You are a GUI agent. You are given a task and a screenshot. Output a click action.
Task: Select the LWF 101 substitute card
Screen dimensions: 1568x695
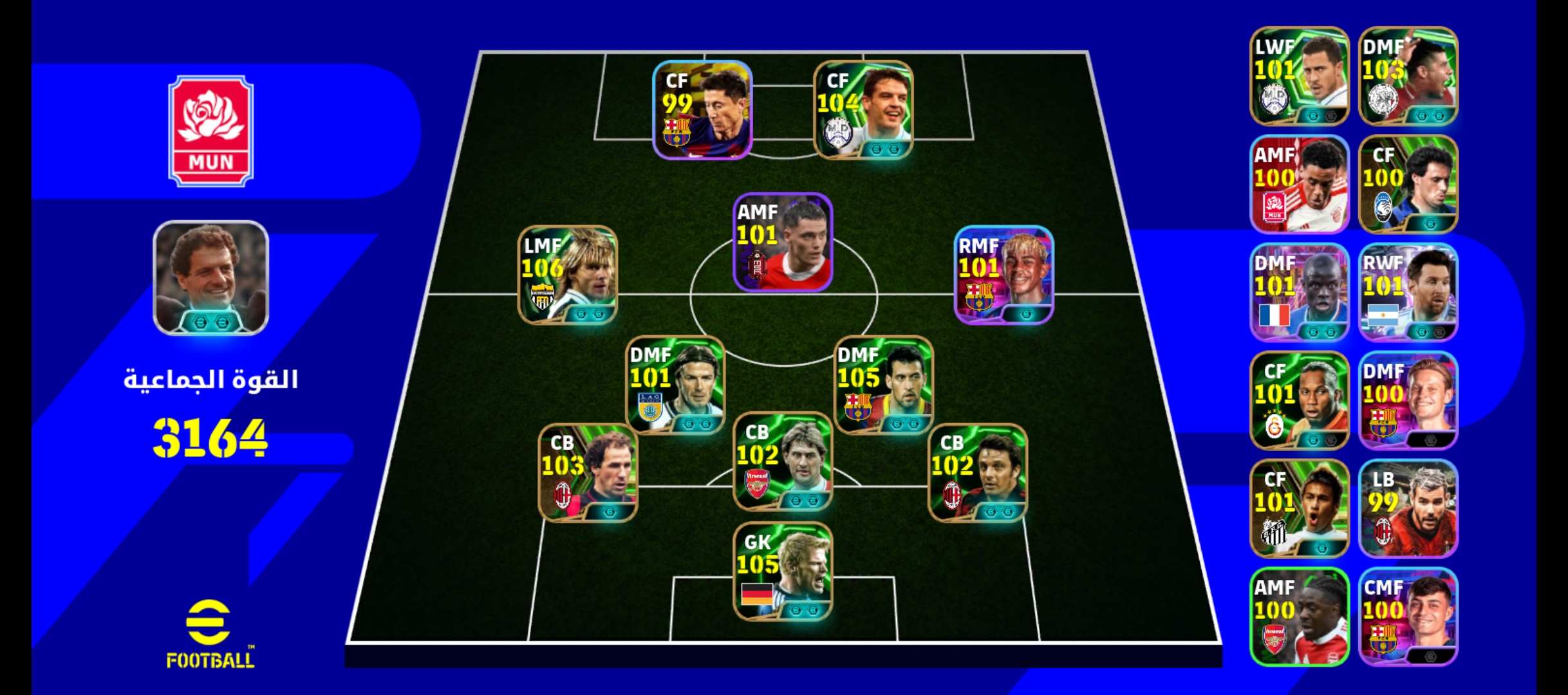1299,76
